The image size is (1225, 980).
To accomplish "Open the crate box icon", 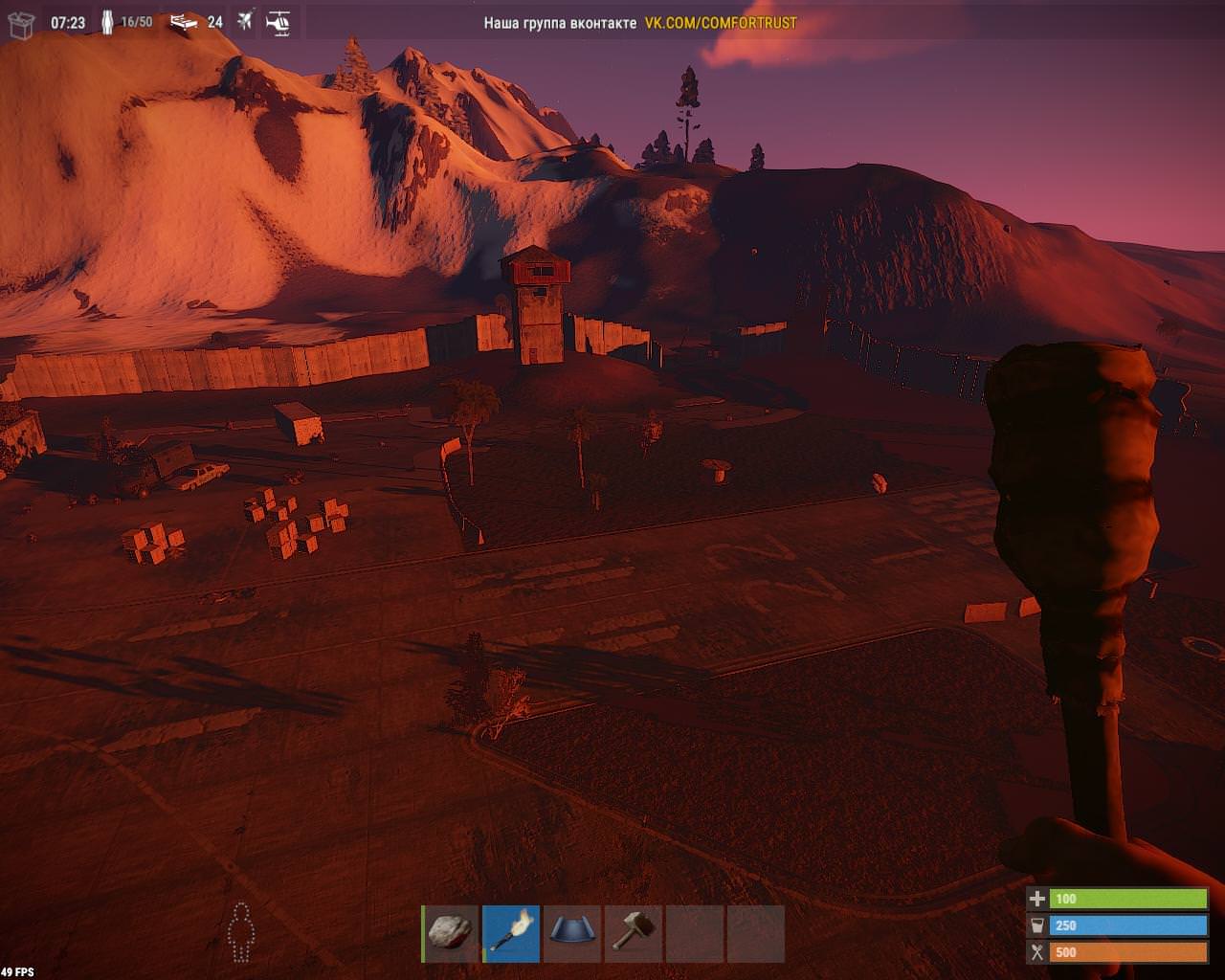I will coord(21,23).
